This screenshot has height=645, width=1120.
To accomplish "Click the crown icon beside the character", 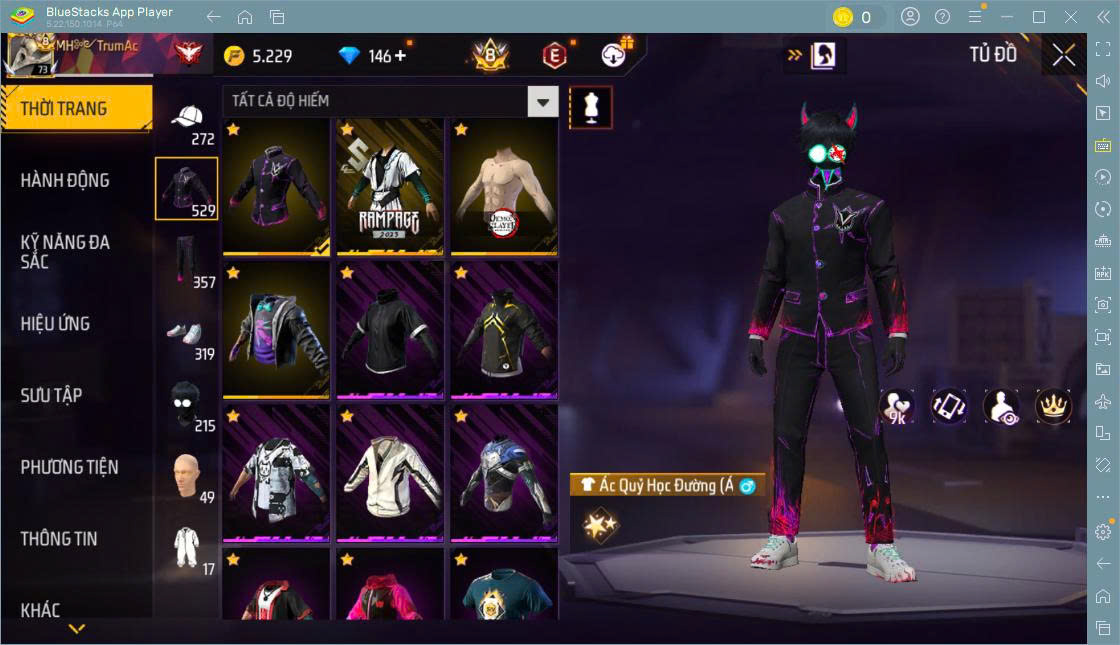I will point(1053,405).
